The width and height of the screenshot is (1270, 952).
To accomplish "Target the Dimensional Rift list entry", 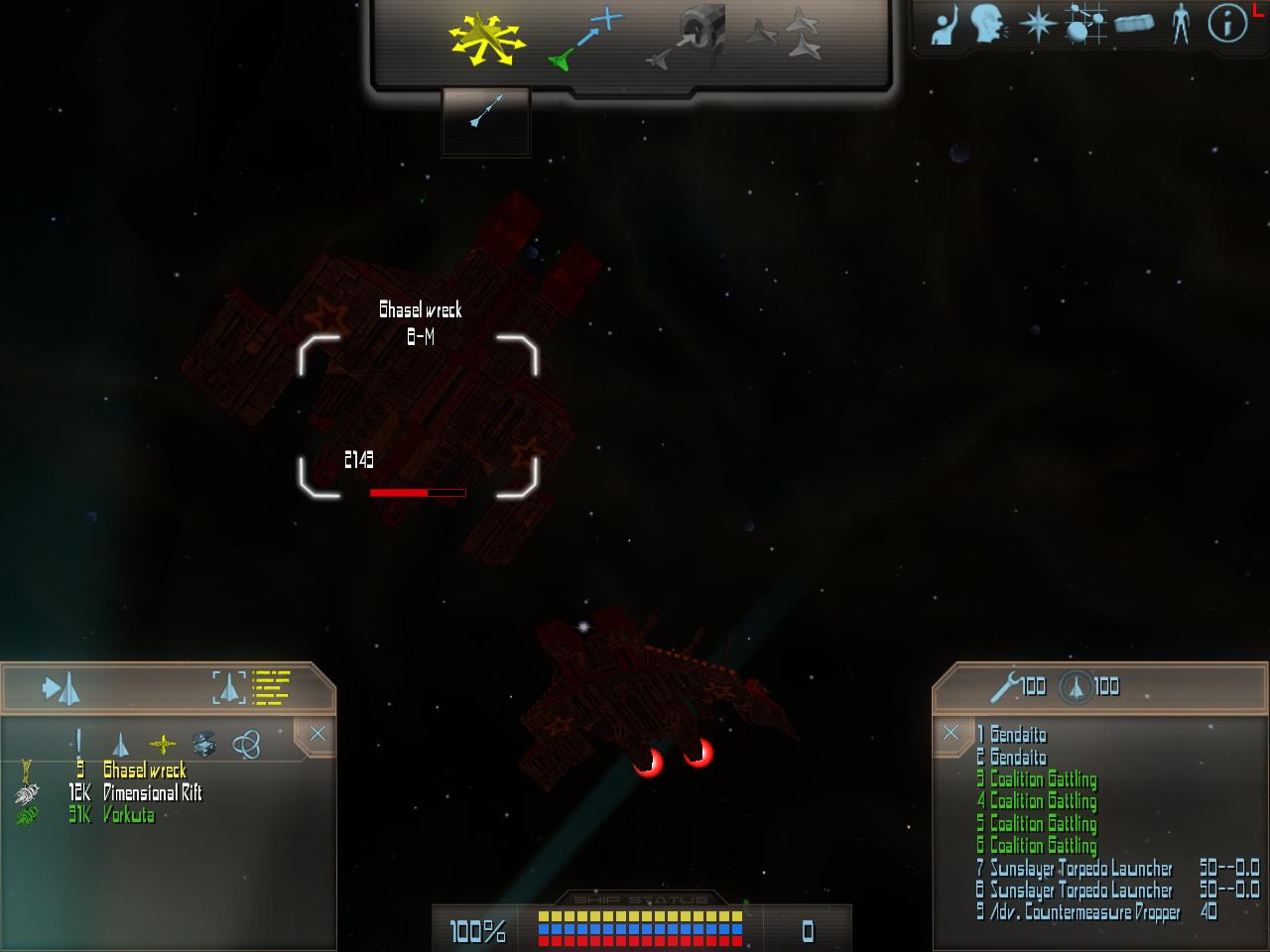I will pyautogui.click(x=152, y=792).
